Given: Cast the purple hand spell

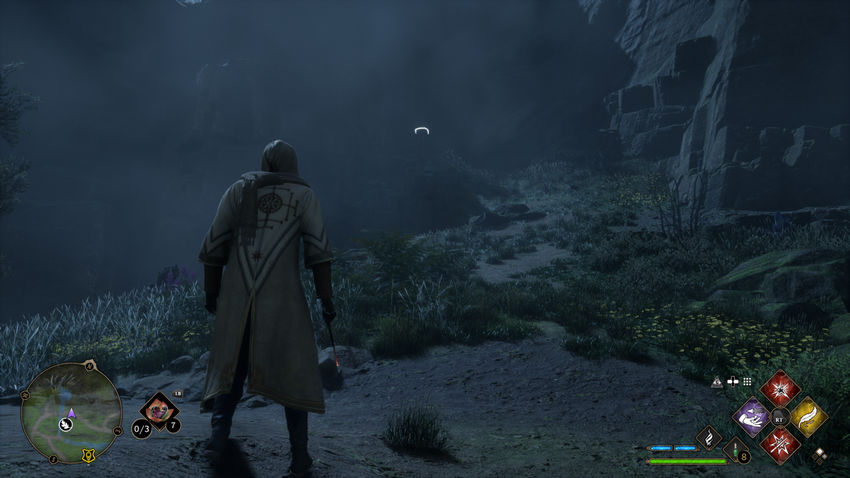Looking at the screenshot, I should point(750,416).
